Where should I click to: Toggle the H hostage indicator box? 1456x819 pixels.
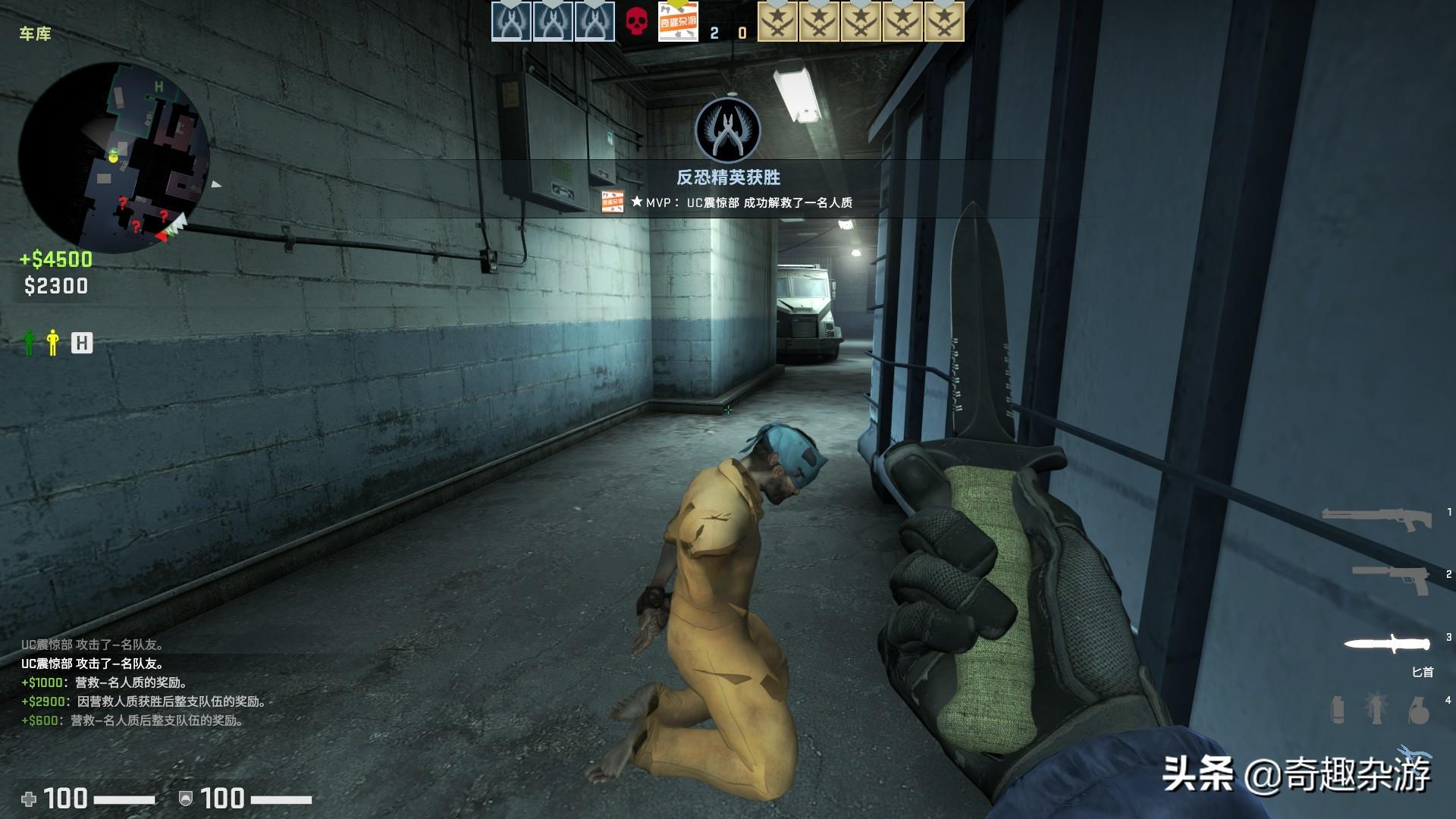point(83,344)
